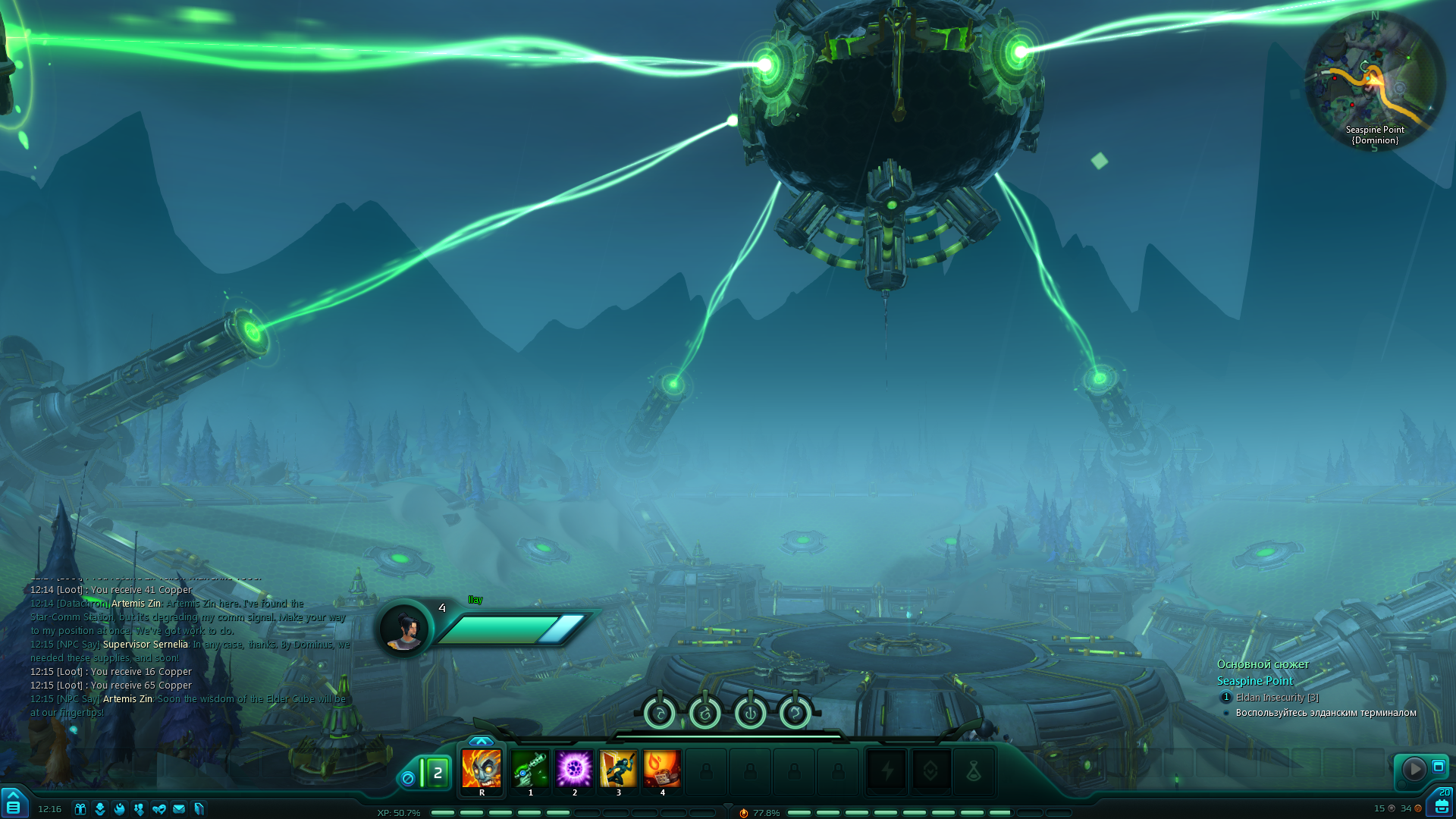Trigger the leaping gunner ability in slot 3
Screen dimensions: 1456x819
[618, 769]
